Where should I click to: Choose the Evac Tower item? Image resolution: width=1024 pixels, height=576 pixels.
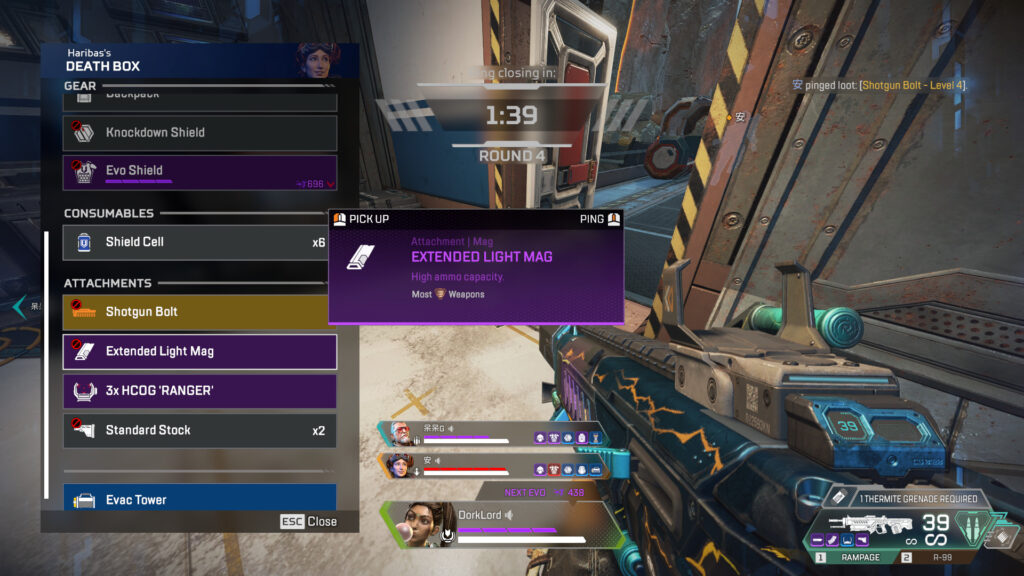coord(200,498)
